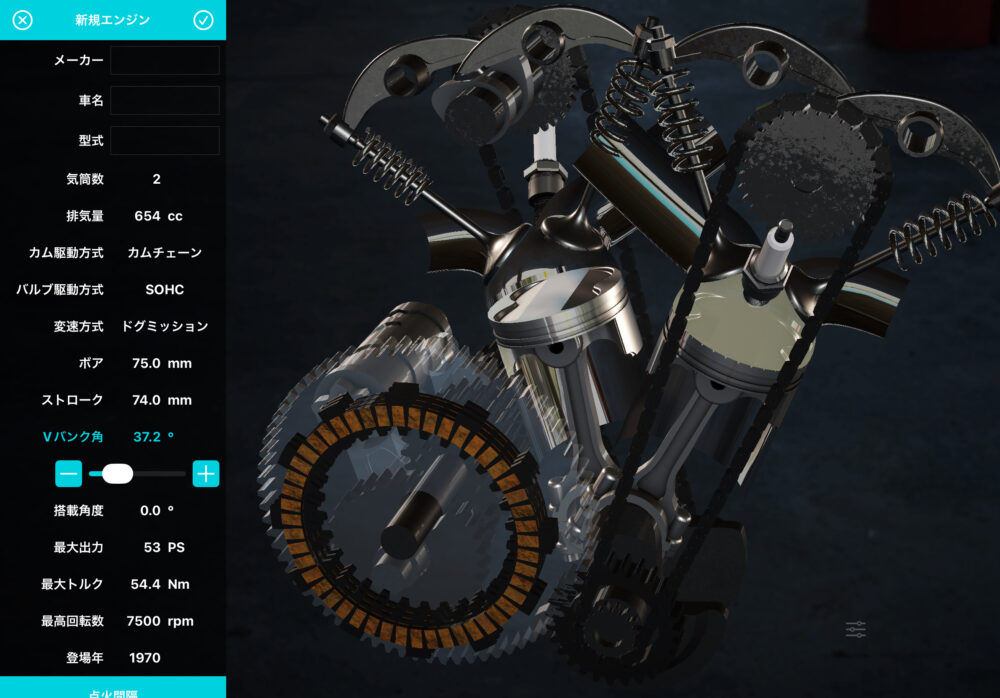The height and width of the screenshot is (698, 1000).
Task: Focus the 型式 input field
Action: 164,140
